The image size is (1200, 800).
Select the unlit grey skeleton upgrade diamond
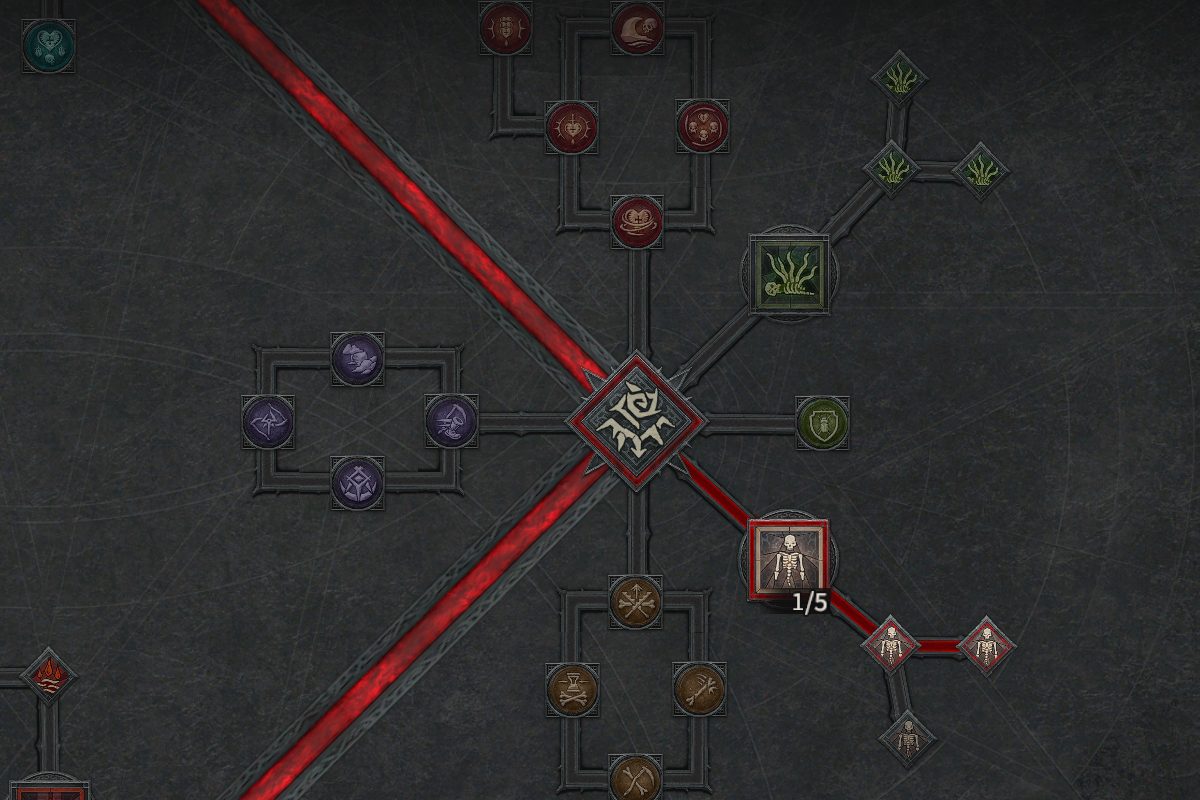(x=907, y=739)
